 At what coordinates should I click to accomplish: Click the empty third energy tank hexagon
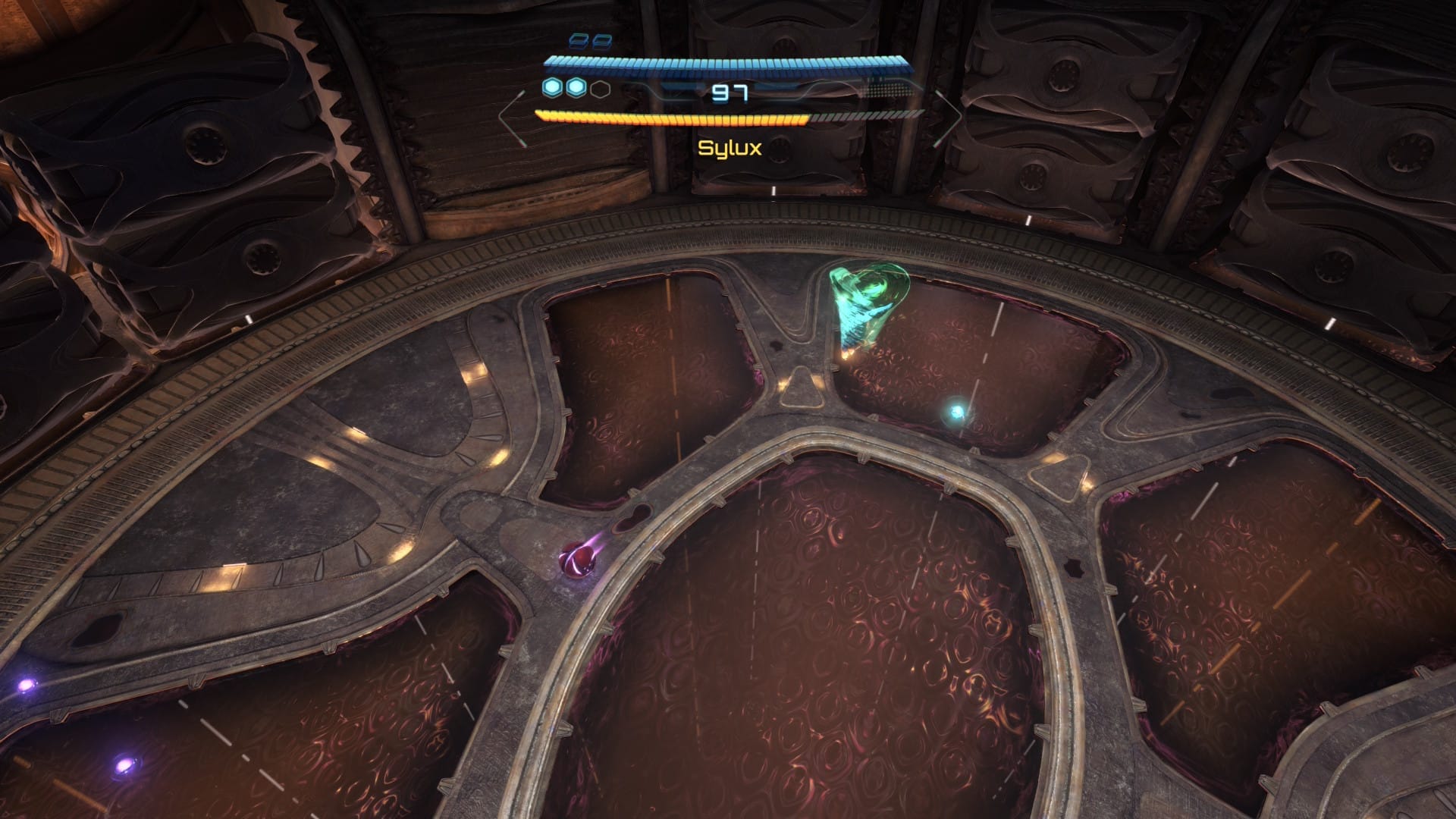600,89
